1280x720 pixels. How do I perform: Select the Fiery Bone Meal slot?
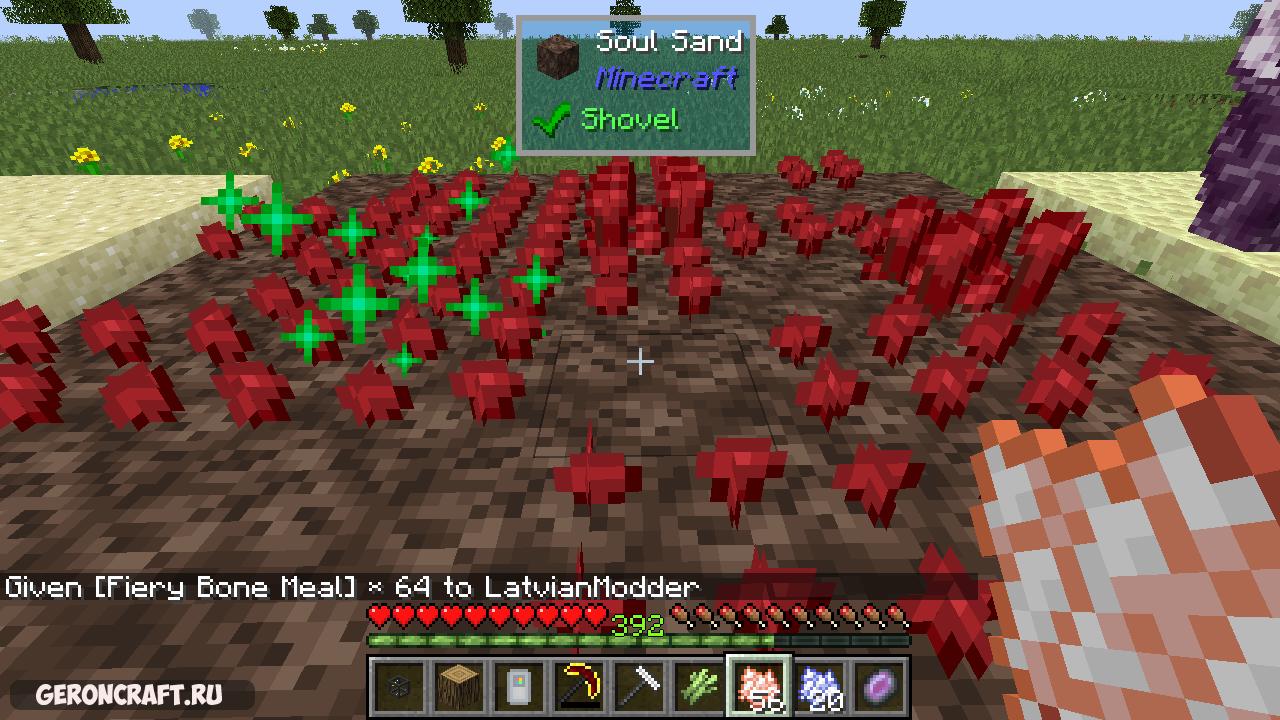[758, 687]
